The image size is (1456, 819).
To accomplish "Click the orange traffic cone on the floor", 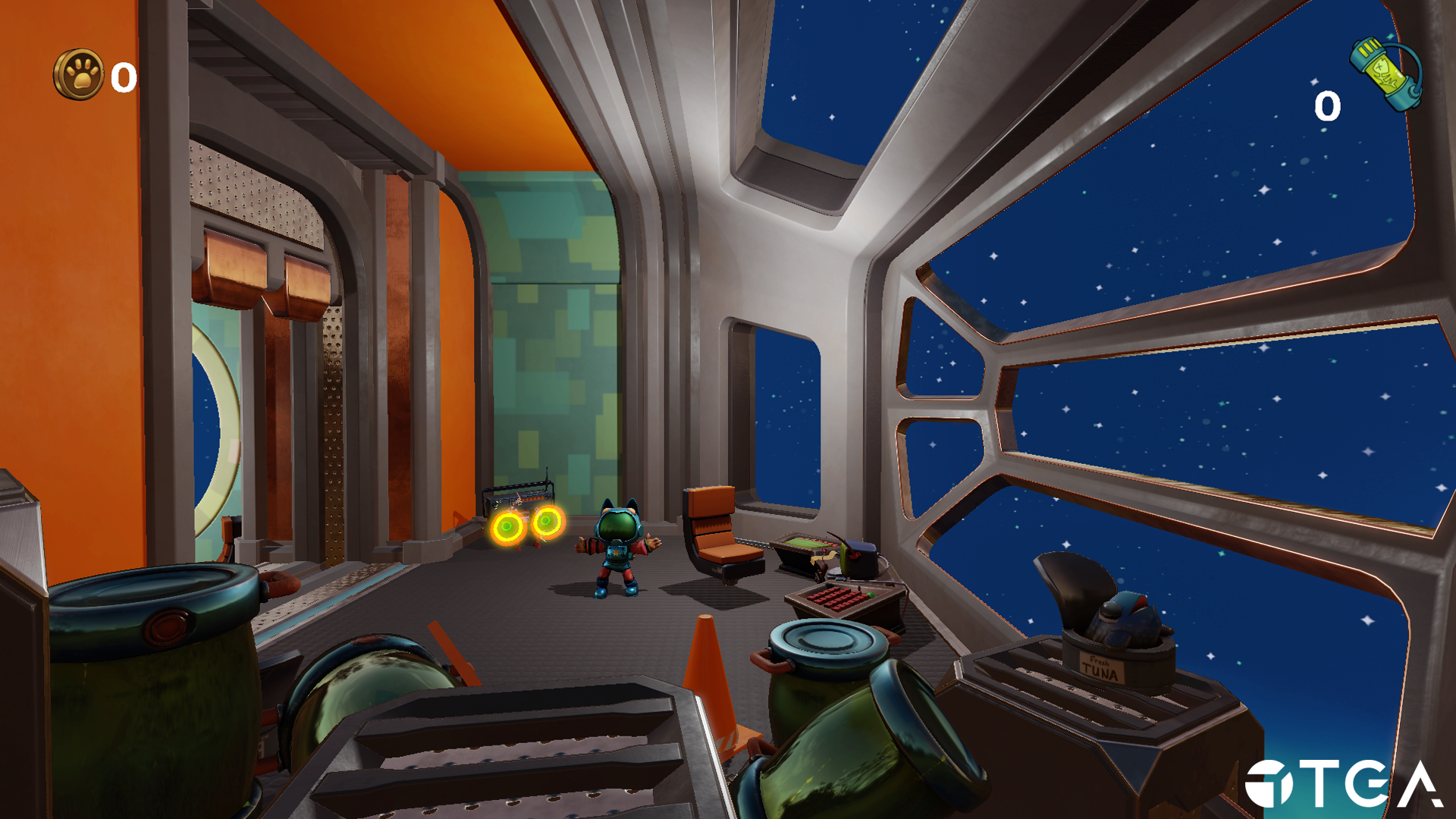I will 711,675.
